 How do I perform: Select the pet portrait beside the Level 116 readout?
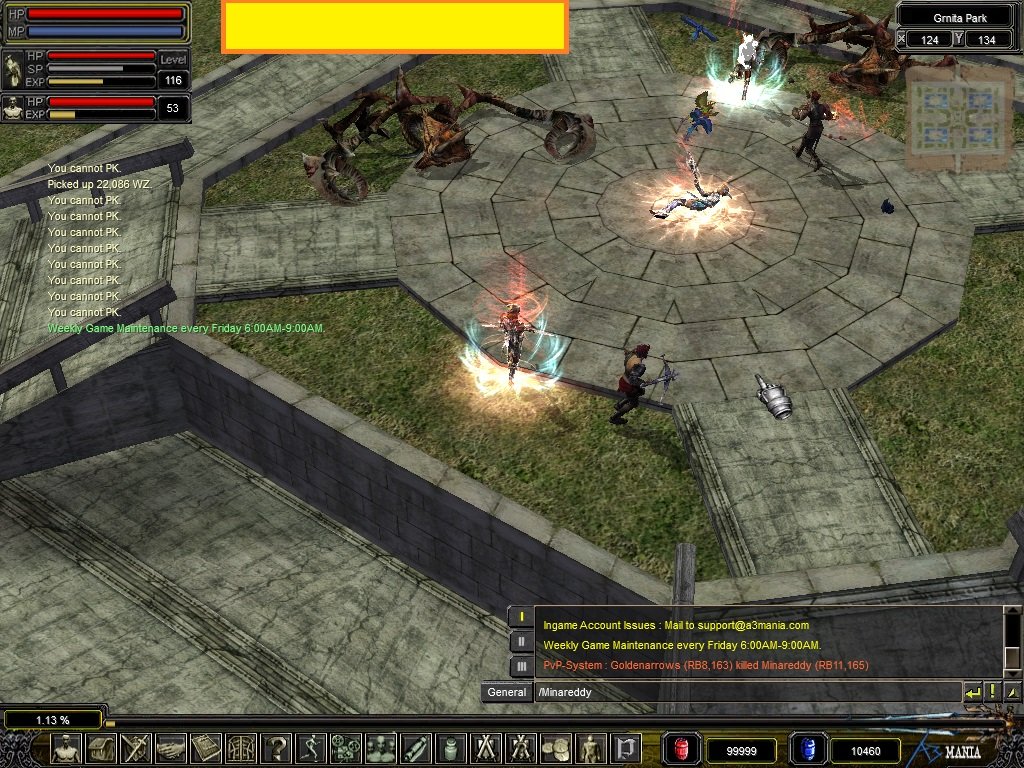(x=13, y=72)
